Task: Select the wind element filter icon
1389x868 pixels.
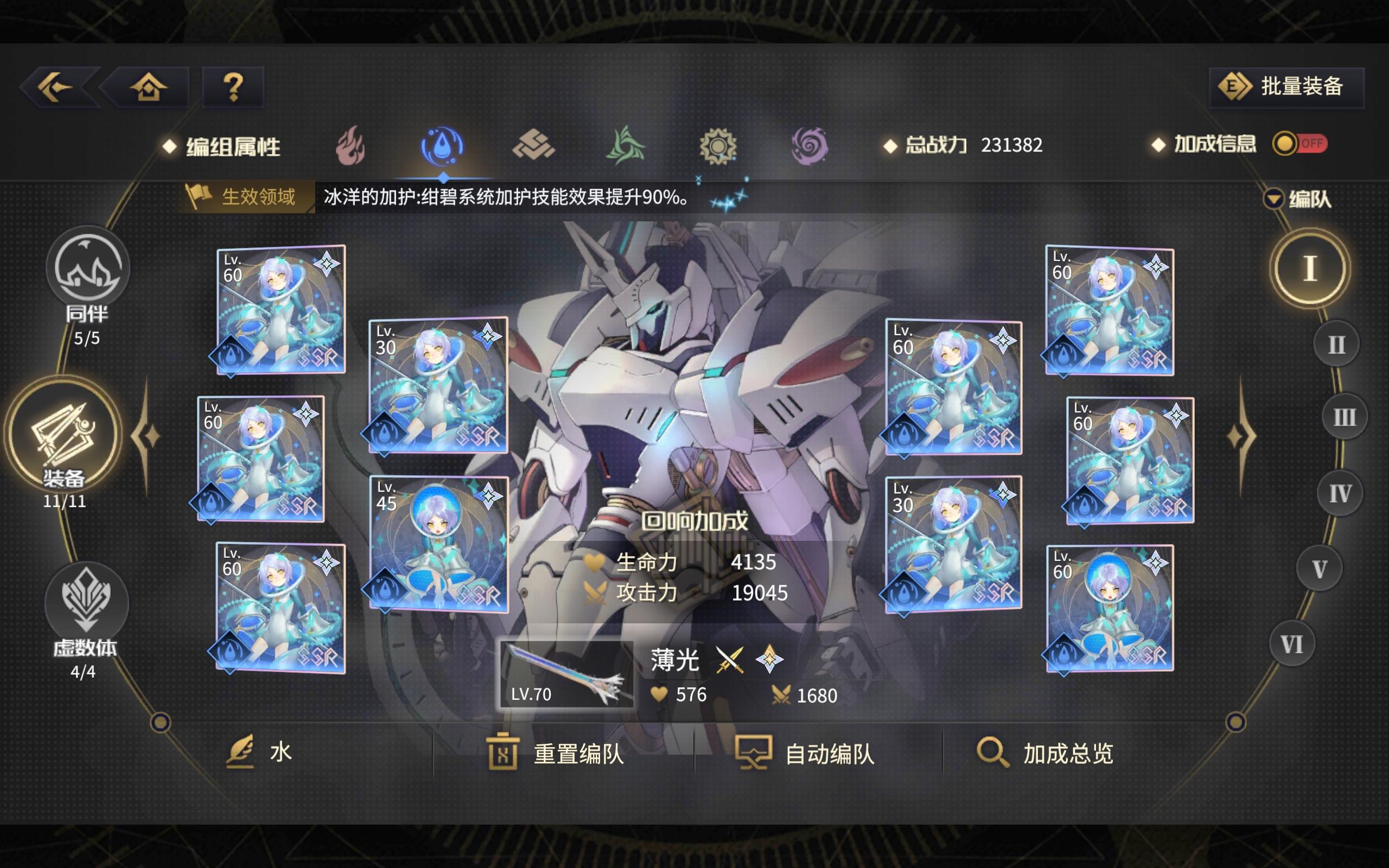Action: pyautogui.click(x=627, y=145)
